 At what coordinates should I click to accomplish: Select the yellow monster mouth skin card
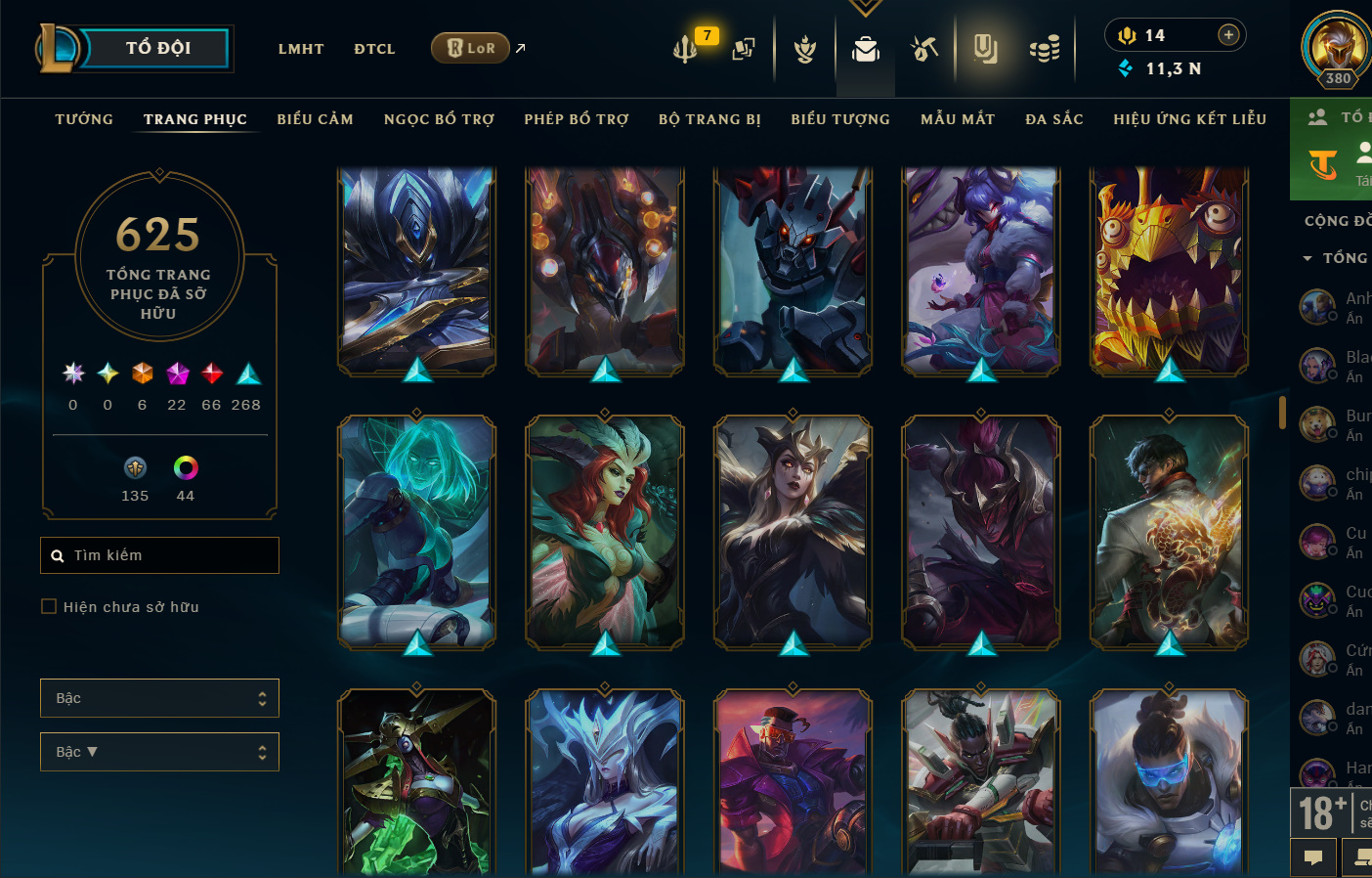click(x=1169, y=270)
